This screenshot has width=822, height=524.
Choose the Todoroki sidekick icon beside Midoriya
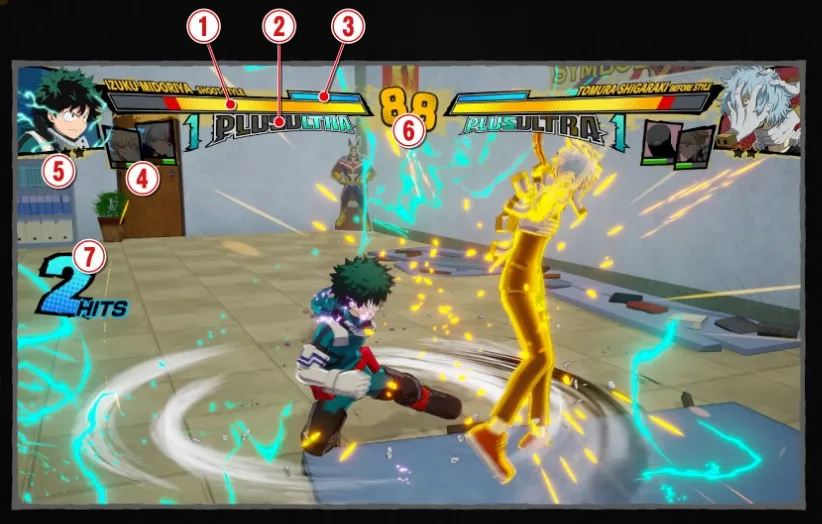(x=158, y=141)
